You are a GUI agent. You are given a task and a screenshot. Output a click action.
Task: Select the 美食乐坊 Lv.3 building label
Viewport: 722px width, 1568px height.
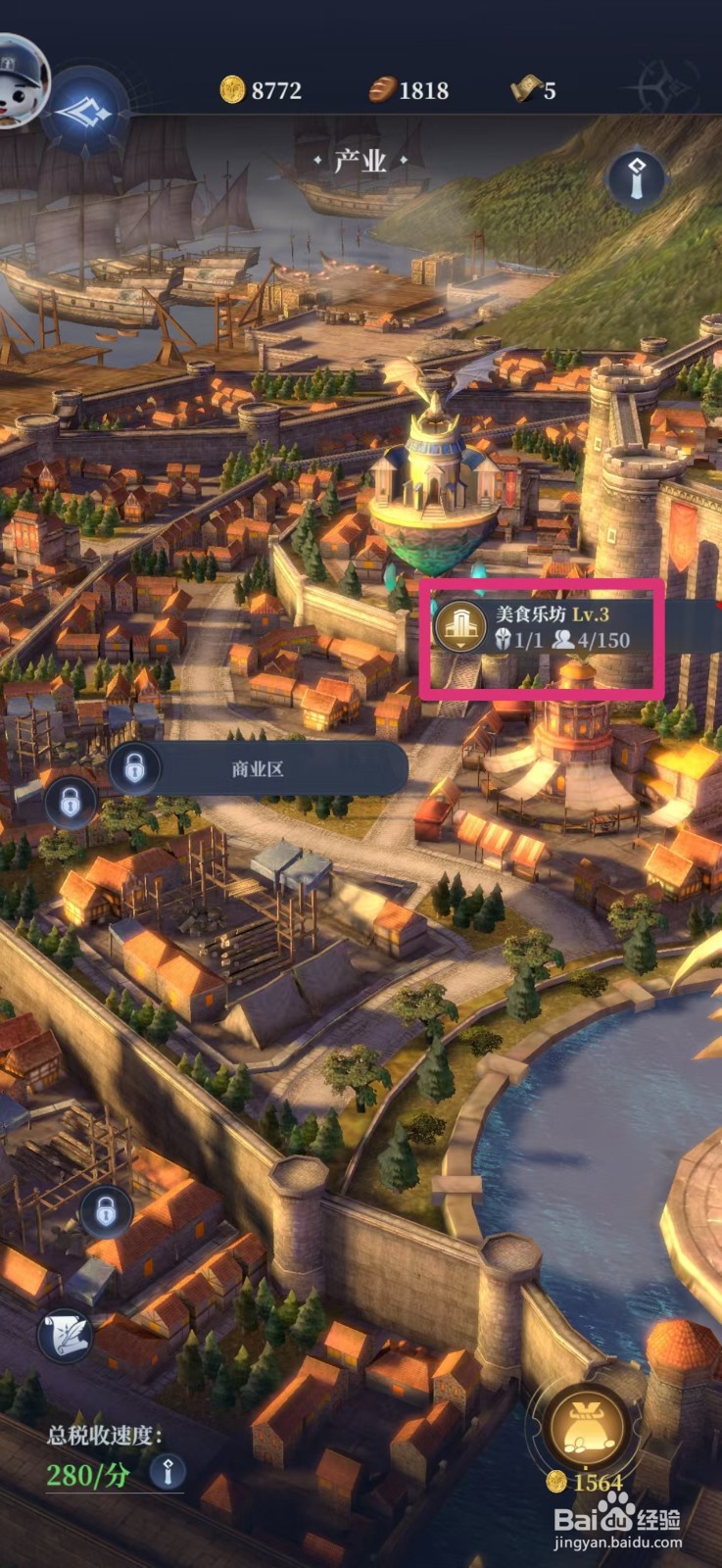(x=542, y=628)
